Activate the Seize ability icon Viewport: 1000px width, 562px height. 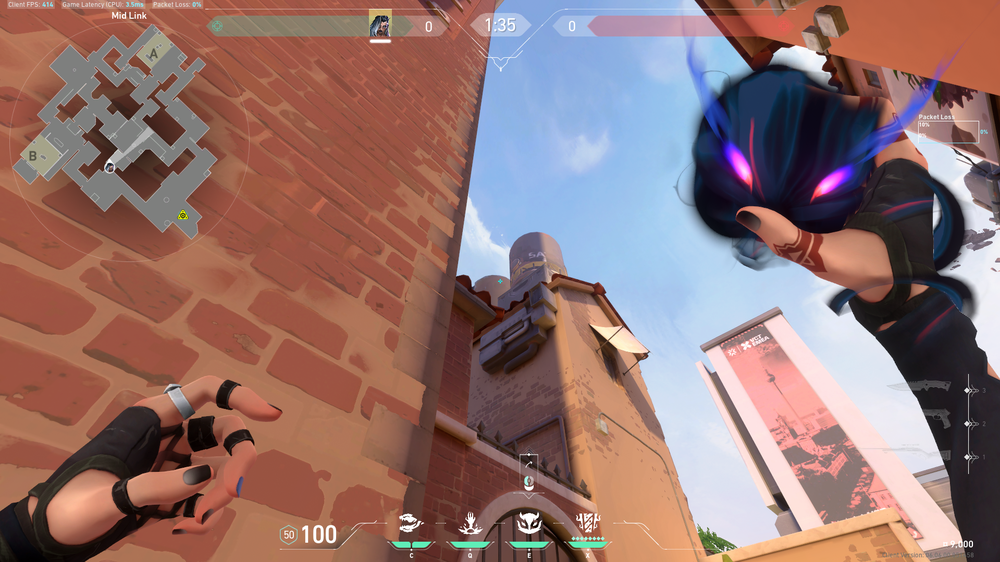click(x=469, y=521)
